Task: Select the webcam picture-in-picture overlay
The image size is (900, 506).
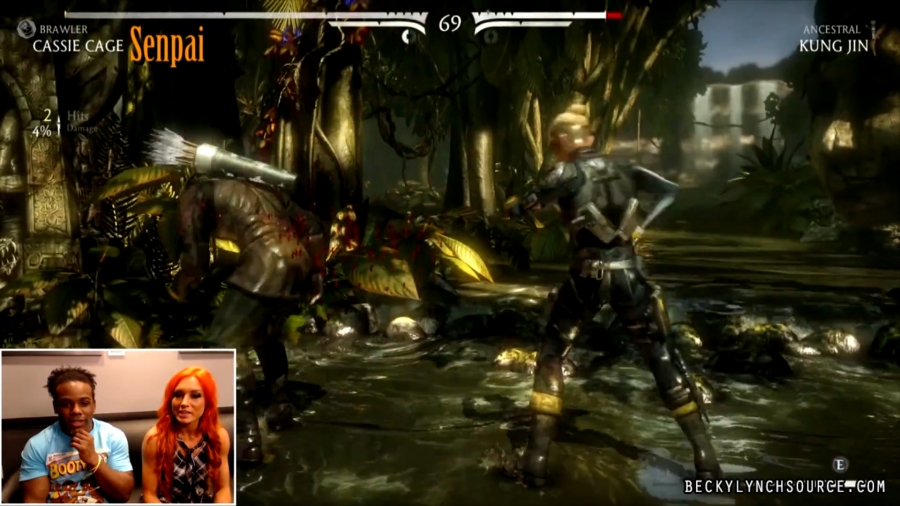Action: [118, 426]
